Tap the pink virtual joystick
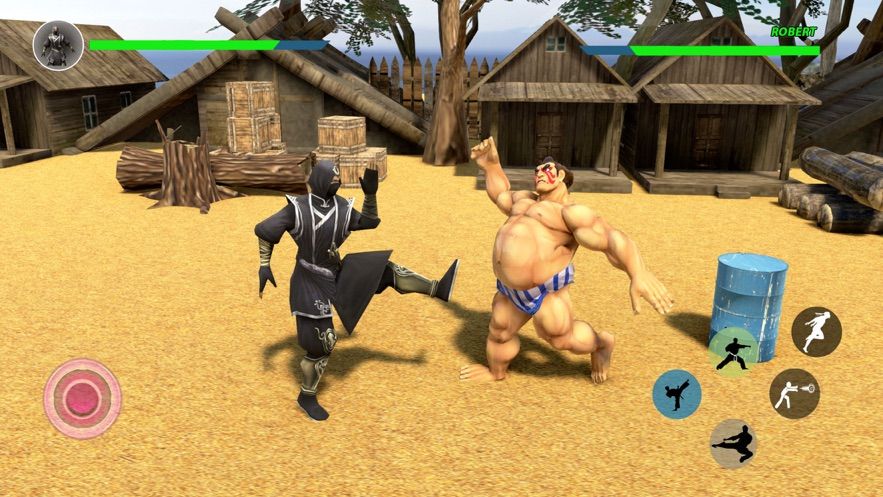Viewport: 883px width, 497px height. (82, 398)
